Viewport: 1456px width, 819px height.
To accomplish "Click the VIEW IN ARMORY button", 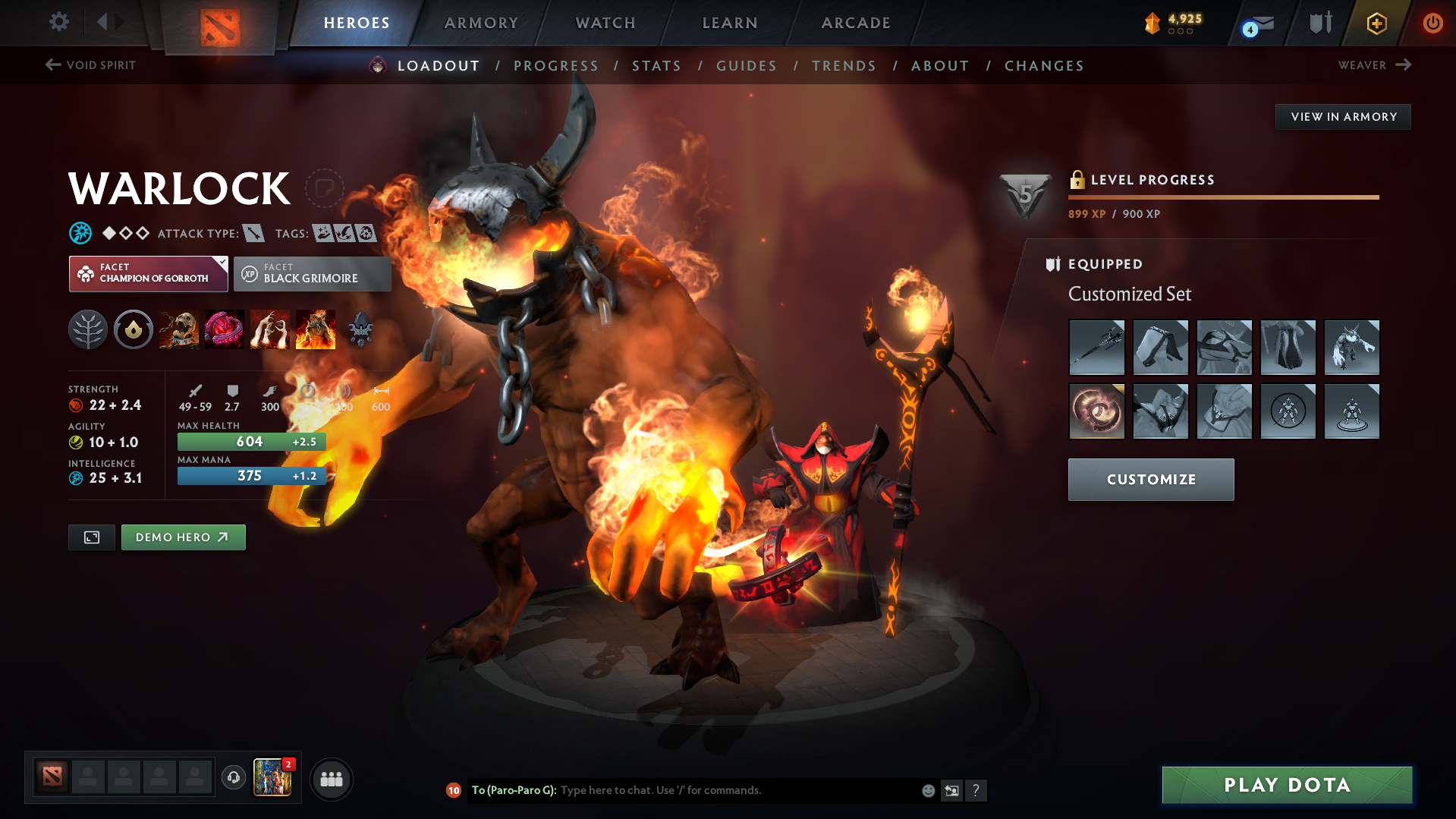I will [1342, 116].
